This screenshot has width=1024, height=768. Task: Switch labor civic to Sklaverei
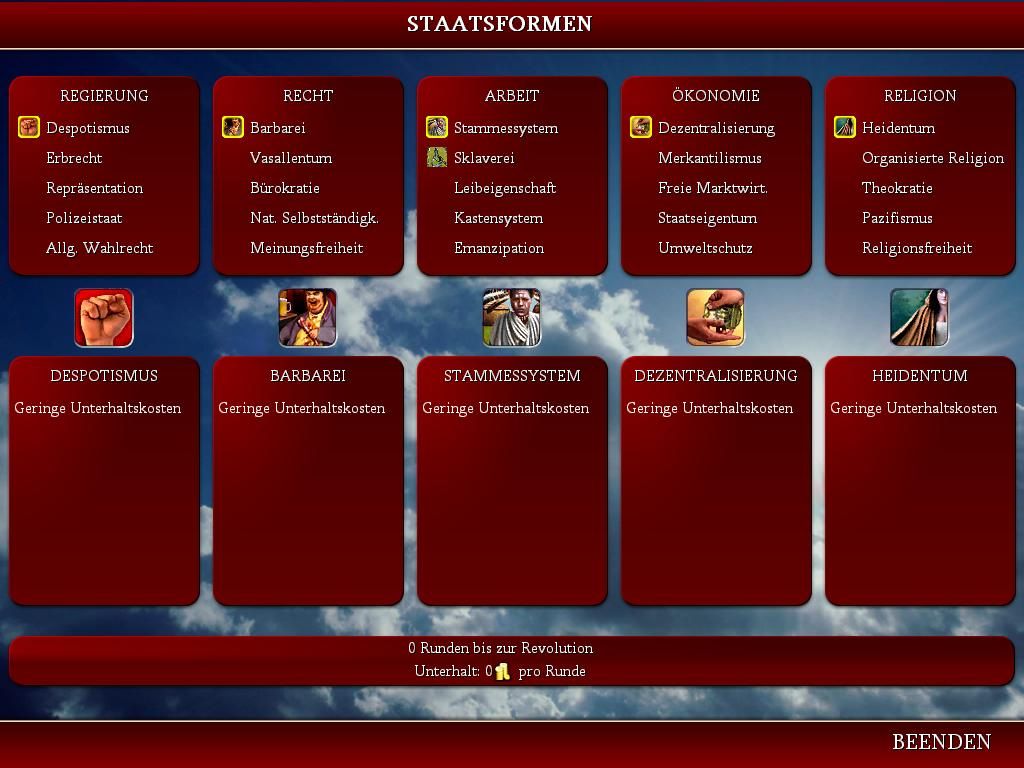[484, 158]
